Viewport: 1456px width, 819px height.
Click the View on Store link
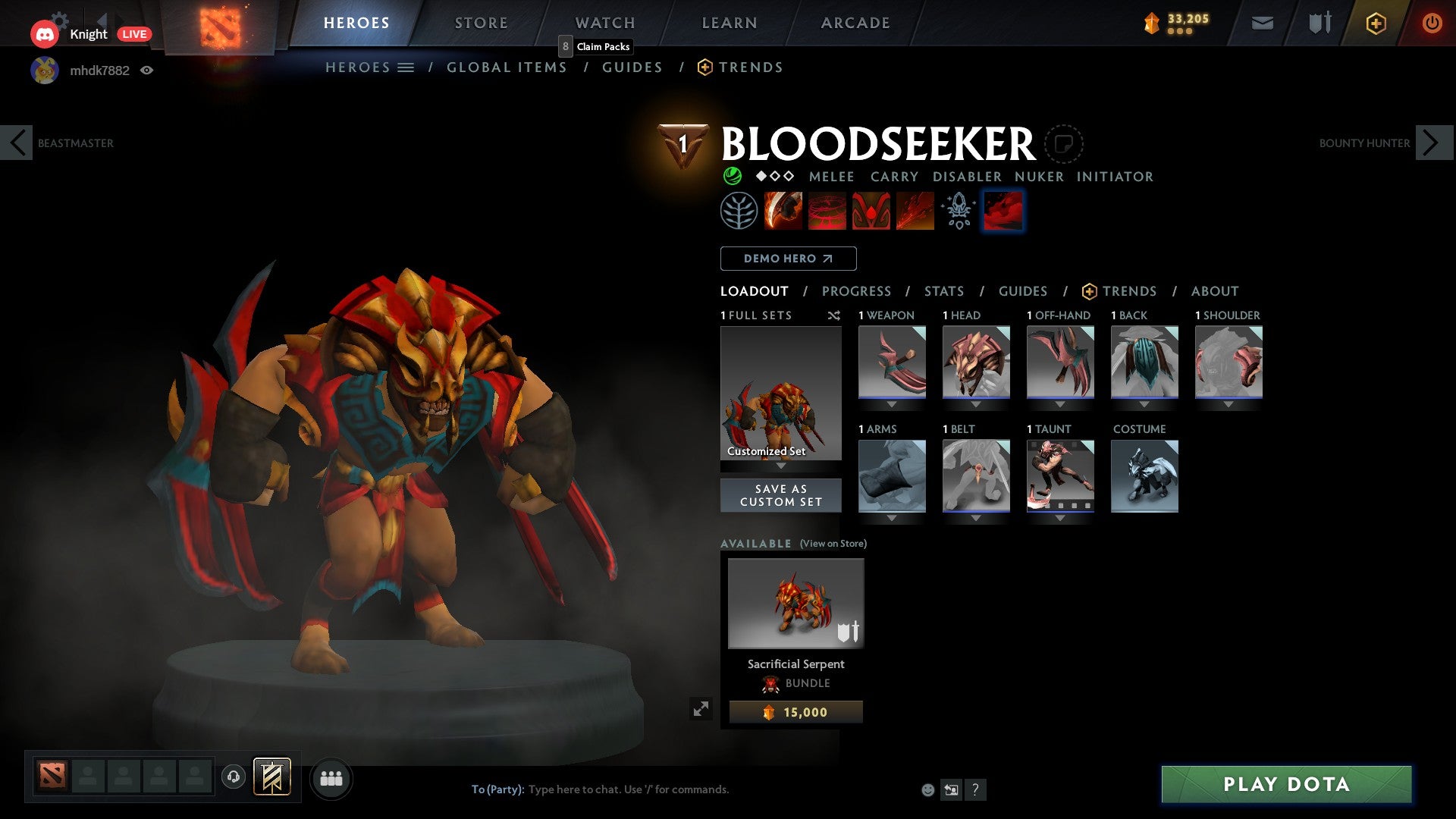[x=832, y=544]
